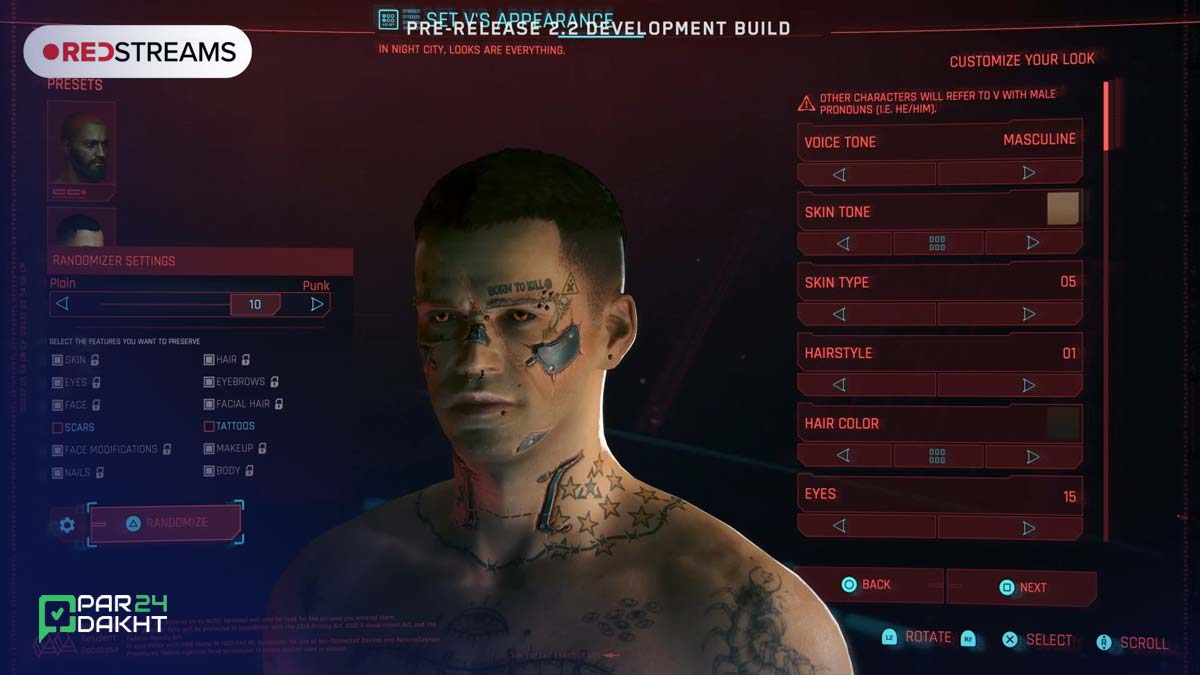Proceed with the Next button
The height and width of the screenshot is (675, 1200).
point(1022,587)
